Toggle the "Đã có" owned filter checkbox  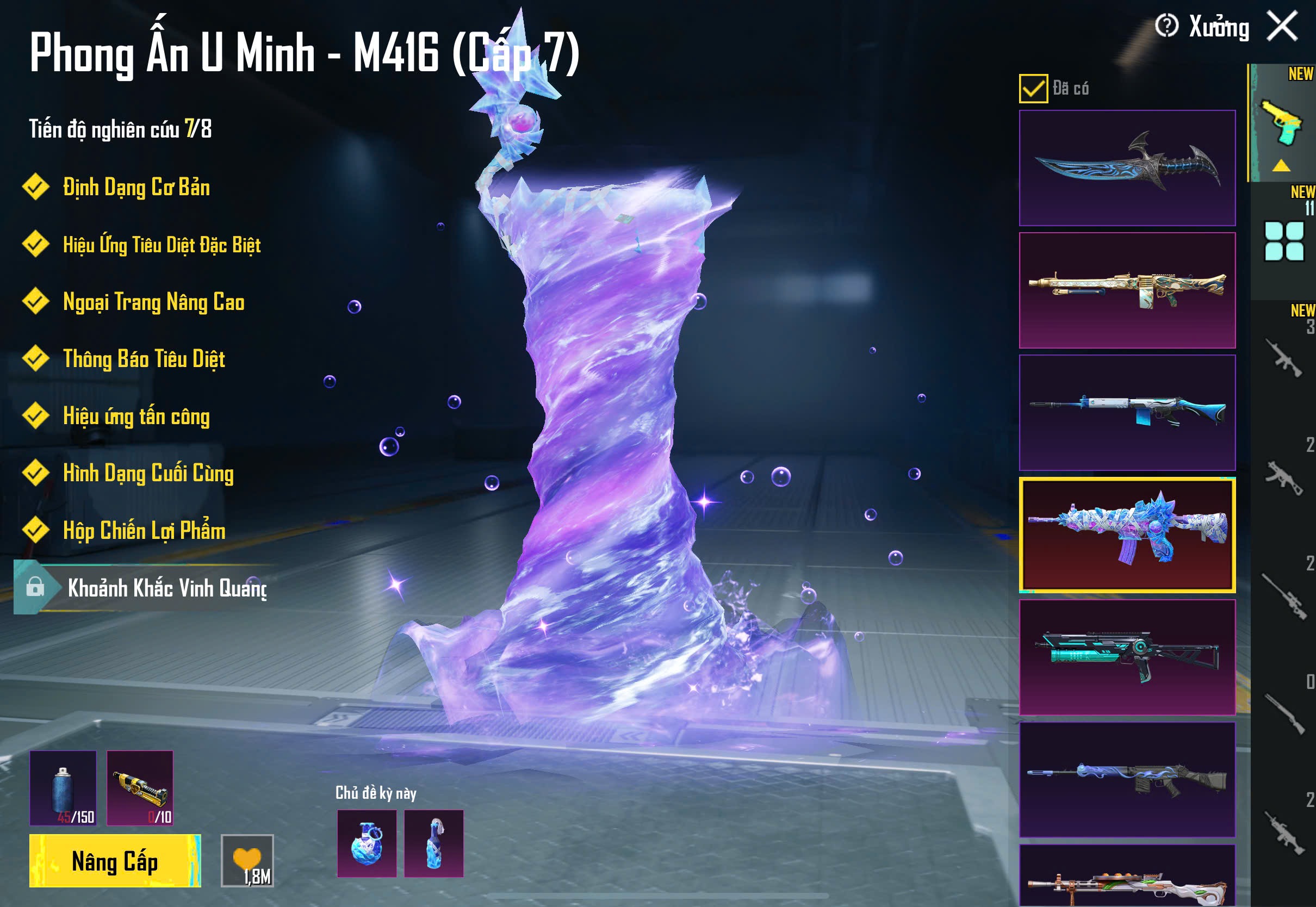point(1033,89)
